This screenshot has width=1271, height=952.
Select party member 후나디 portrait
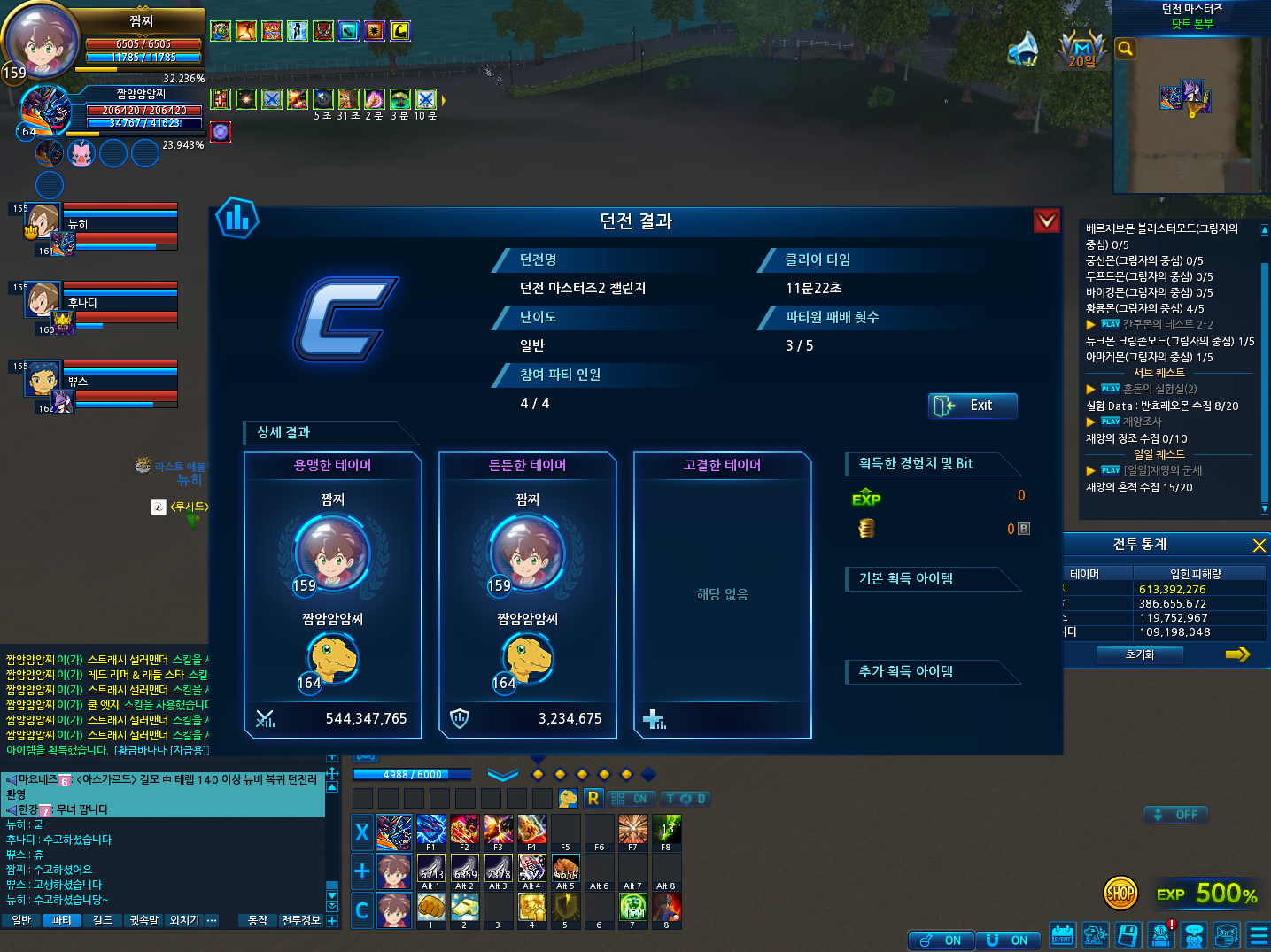click(x=43, y=298)
